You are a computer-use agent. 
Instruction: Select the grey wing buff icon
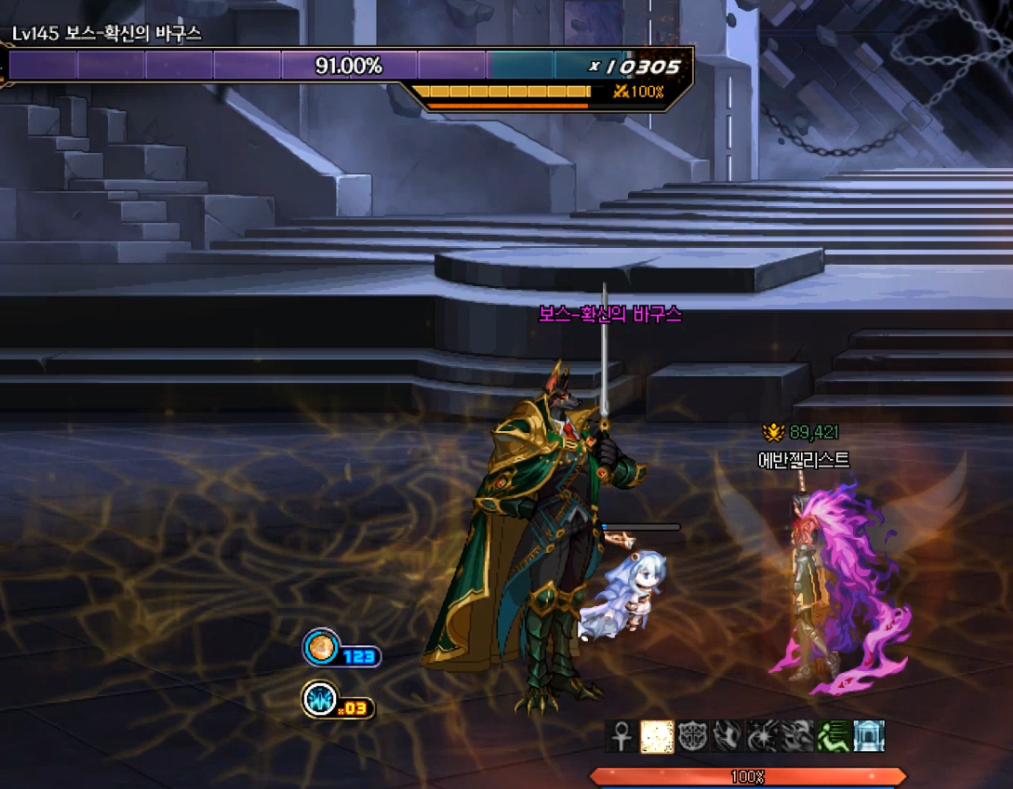[x=726, y=736]
